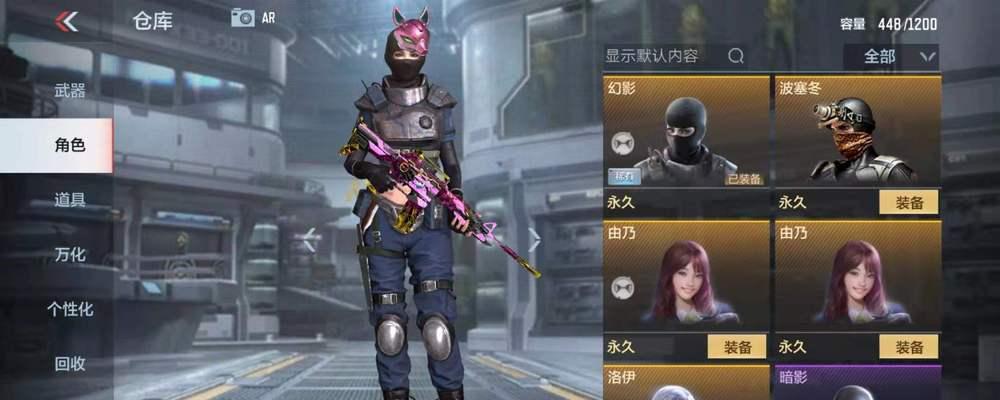The image size is (1000, 400).
Task: Rotate character with the right arrow
Action: click(x=534, y=239)
